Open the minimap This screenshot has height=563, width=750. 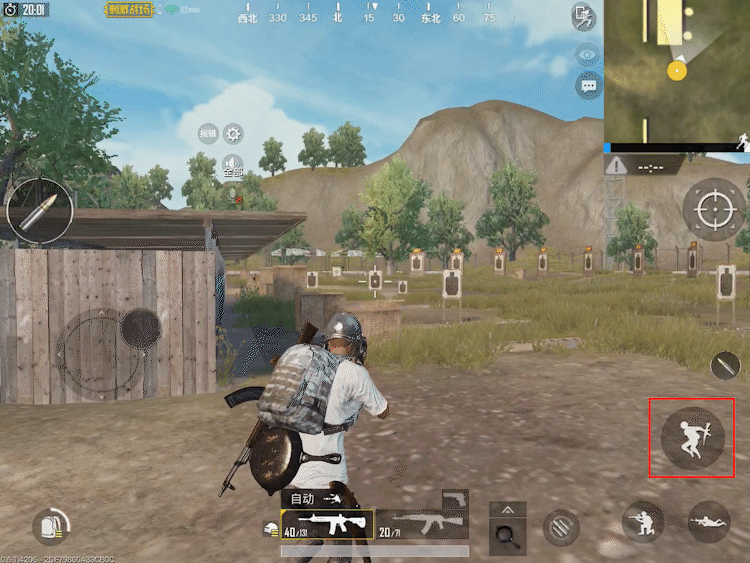pyautogui.click(x=676, y=70)
